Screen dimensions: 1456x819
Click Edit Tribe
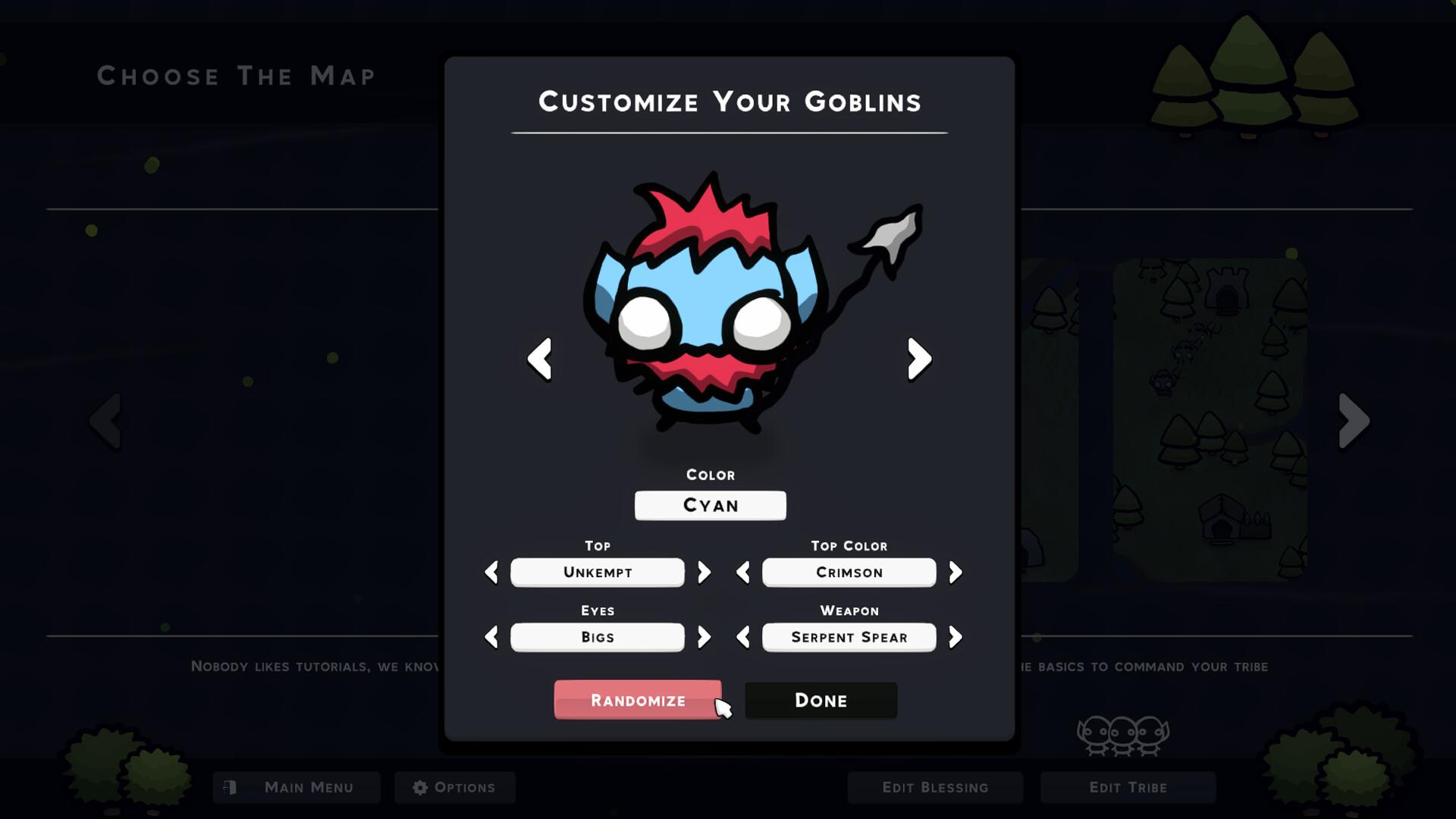point(1128,787)
